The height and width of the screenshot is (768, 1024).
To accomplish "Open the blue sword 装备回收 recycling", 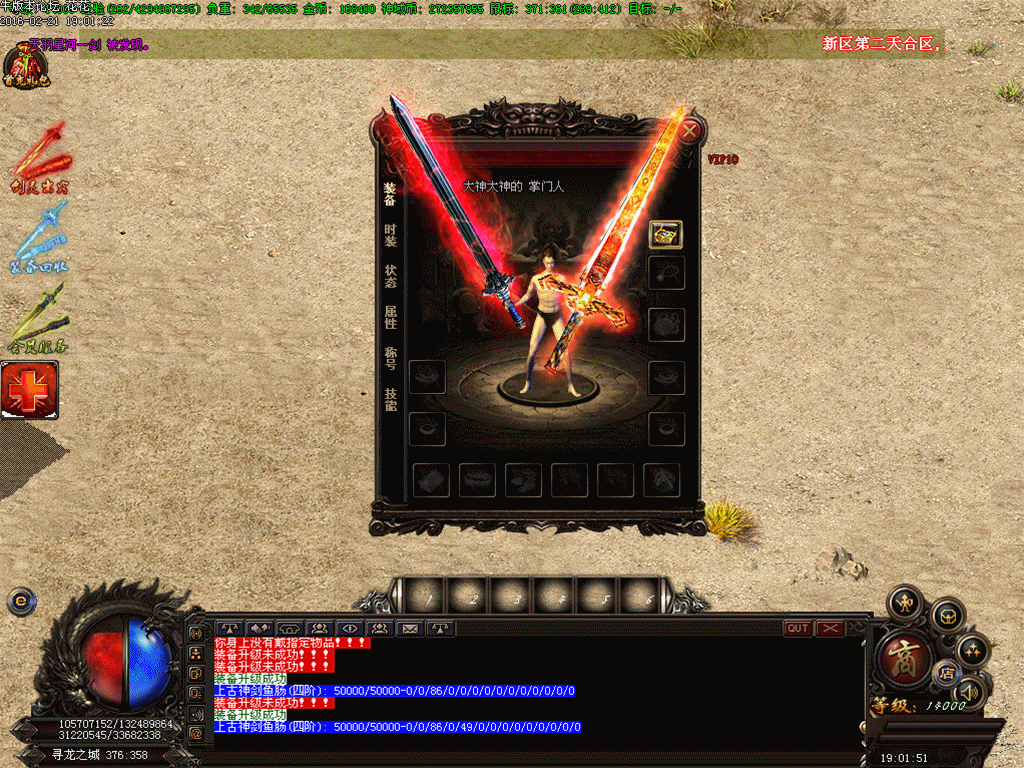I will click(40, 240).
